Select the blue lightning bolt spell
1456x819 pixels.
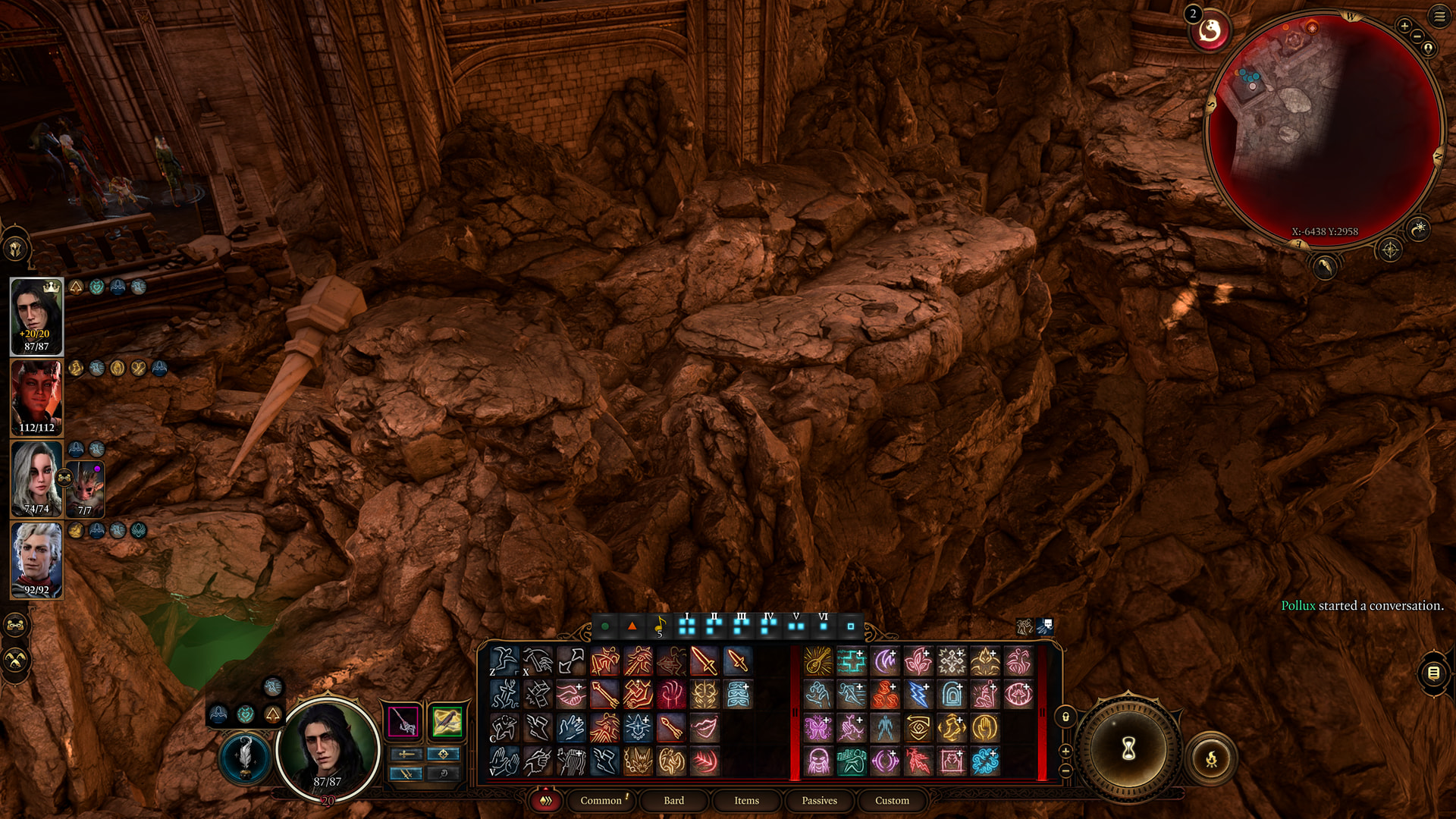pyautogui.click(x=918, y=695)
